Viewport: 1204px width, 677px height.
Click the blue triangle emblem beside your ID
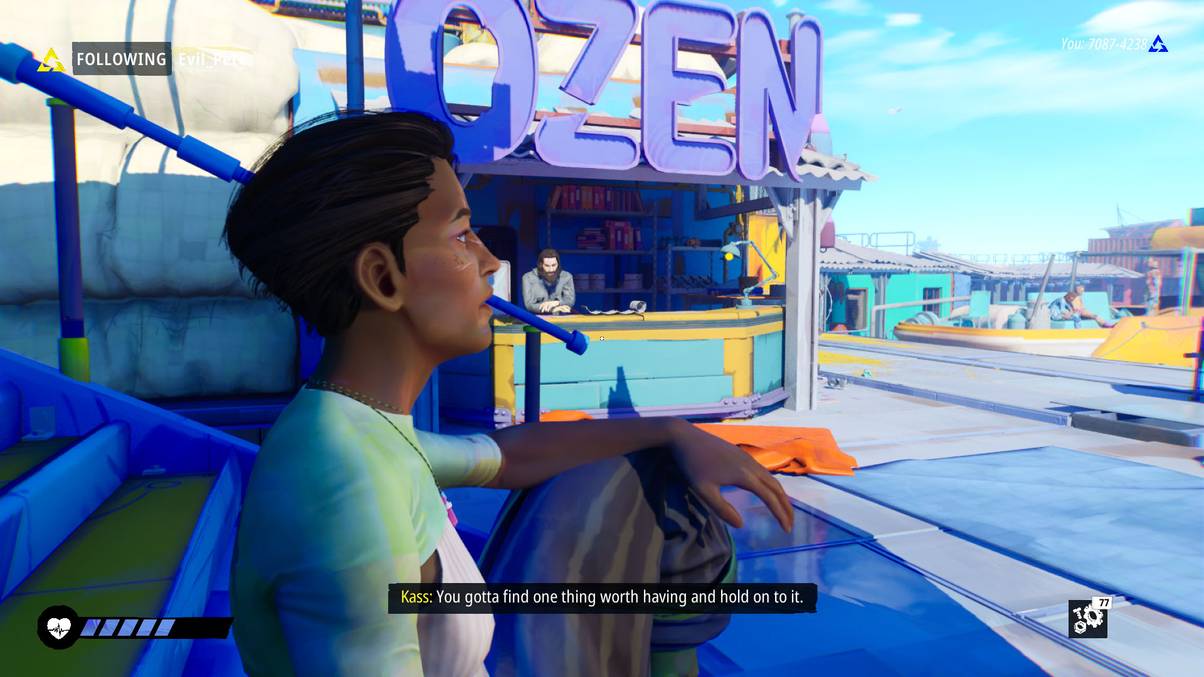click(x=1158, y=44)
